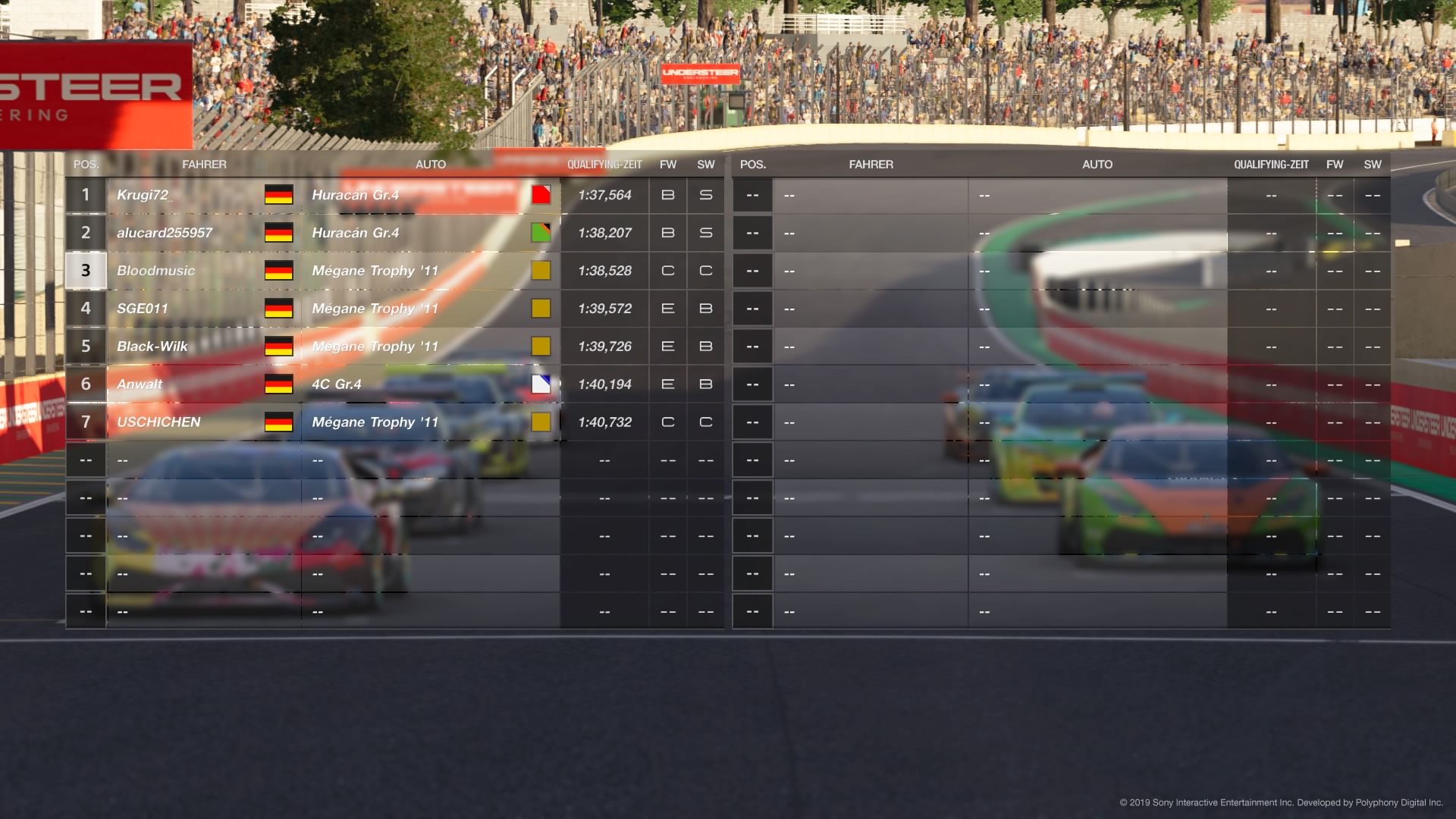The image size is (1456, 819).
Task: Select the flag icon next to Bloodmusic
Action: (280, 271)
